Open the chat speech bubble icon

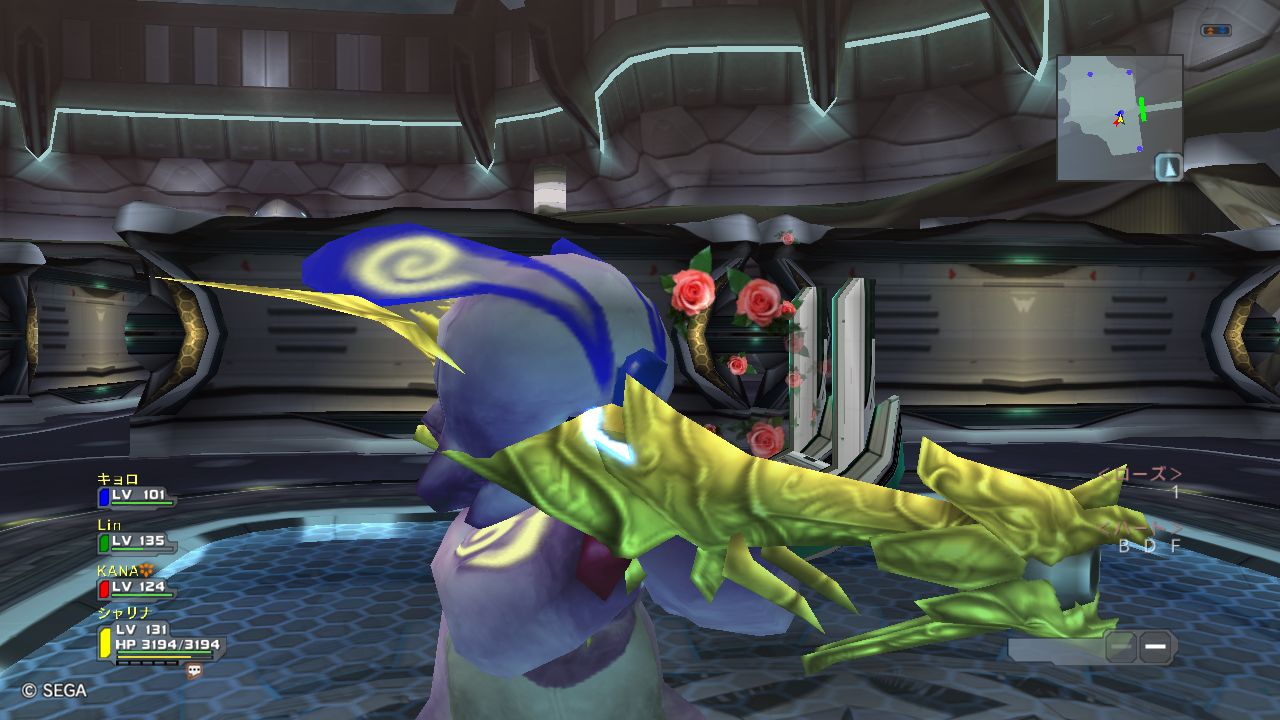(x=194, y=672)
